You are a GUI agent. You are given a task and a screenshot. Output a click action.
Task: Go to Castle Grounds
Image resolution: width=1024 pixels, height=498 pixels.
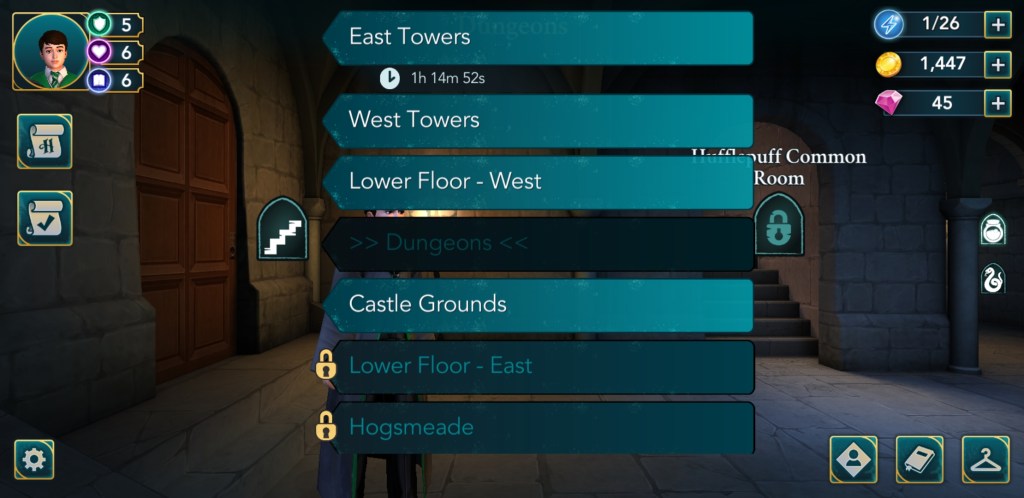(x=540, y=305)
